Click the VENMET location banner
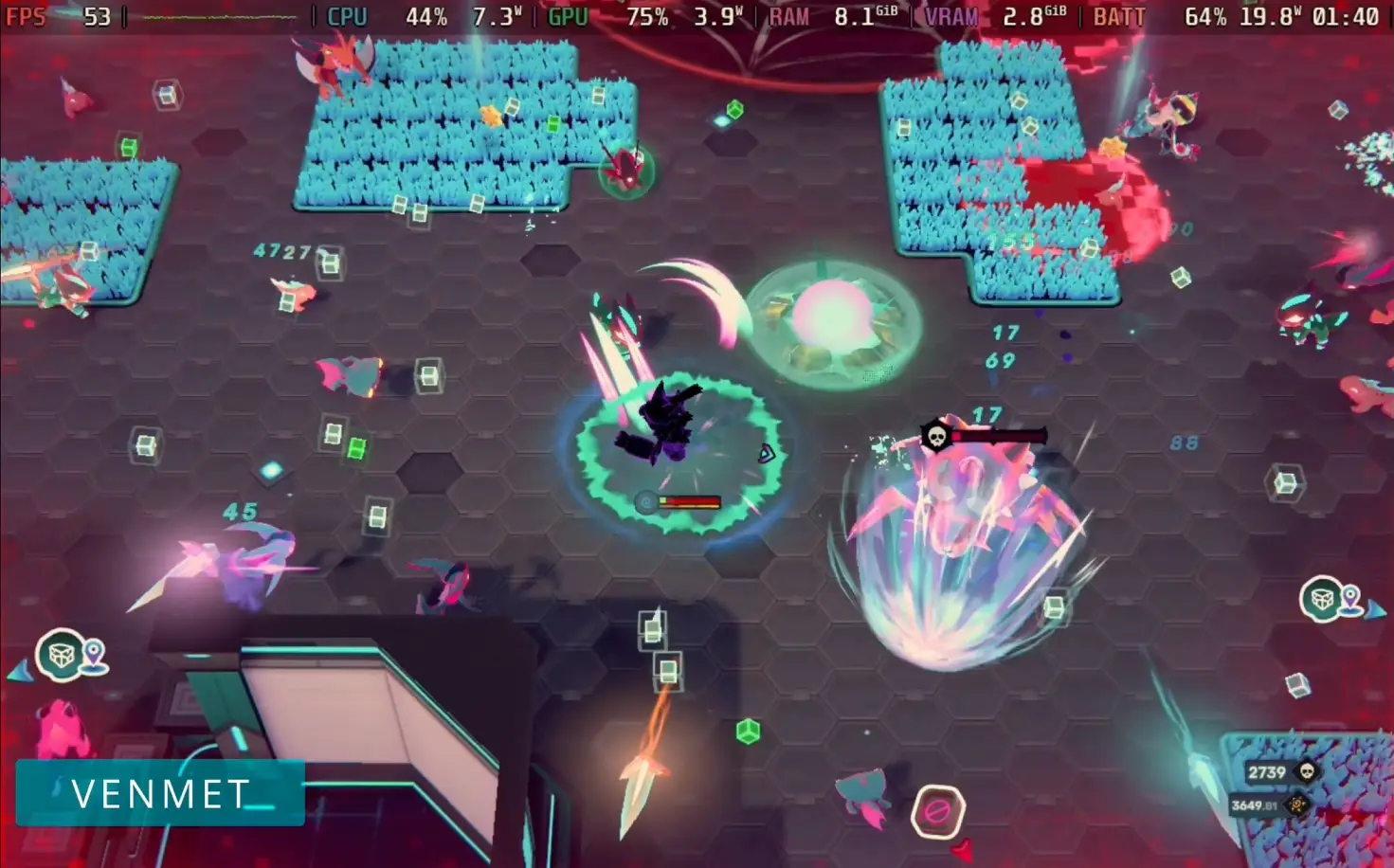Image resolution: width=1394 pixels, height=868 pixels. 159,794
